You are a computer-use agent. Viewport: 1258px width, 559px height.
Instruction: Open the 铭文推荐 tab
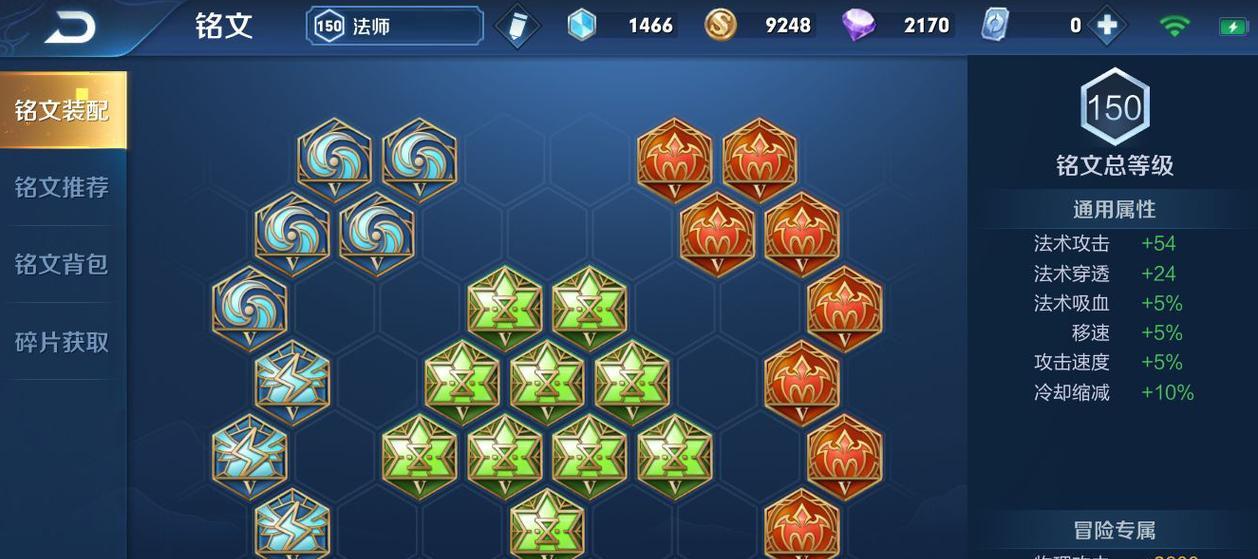62,187
